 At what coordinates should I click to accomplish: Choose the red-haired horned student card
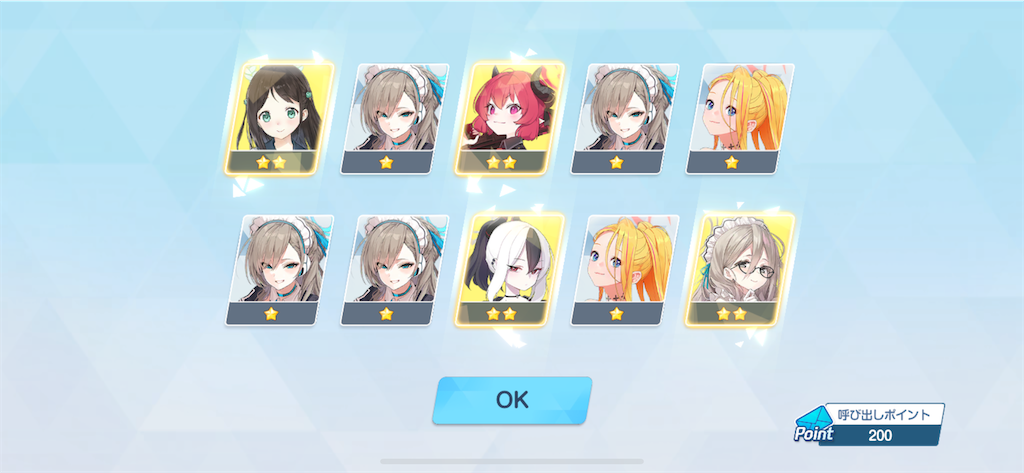(x=508, y=118)
